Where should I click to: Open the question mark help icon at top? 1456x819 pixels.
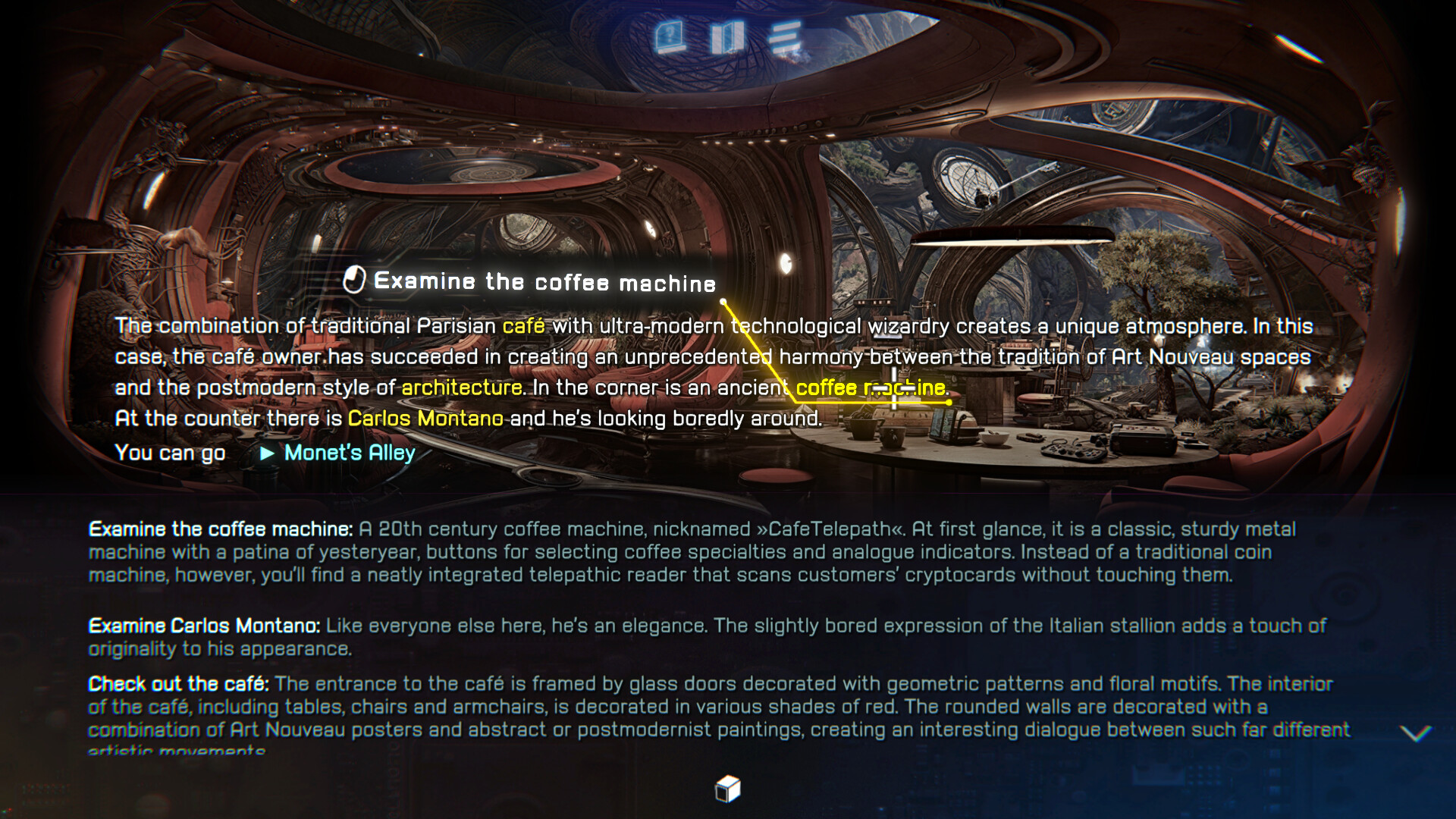[x=670, y=33]
